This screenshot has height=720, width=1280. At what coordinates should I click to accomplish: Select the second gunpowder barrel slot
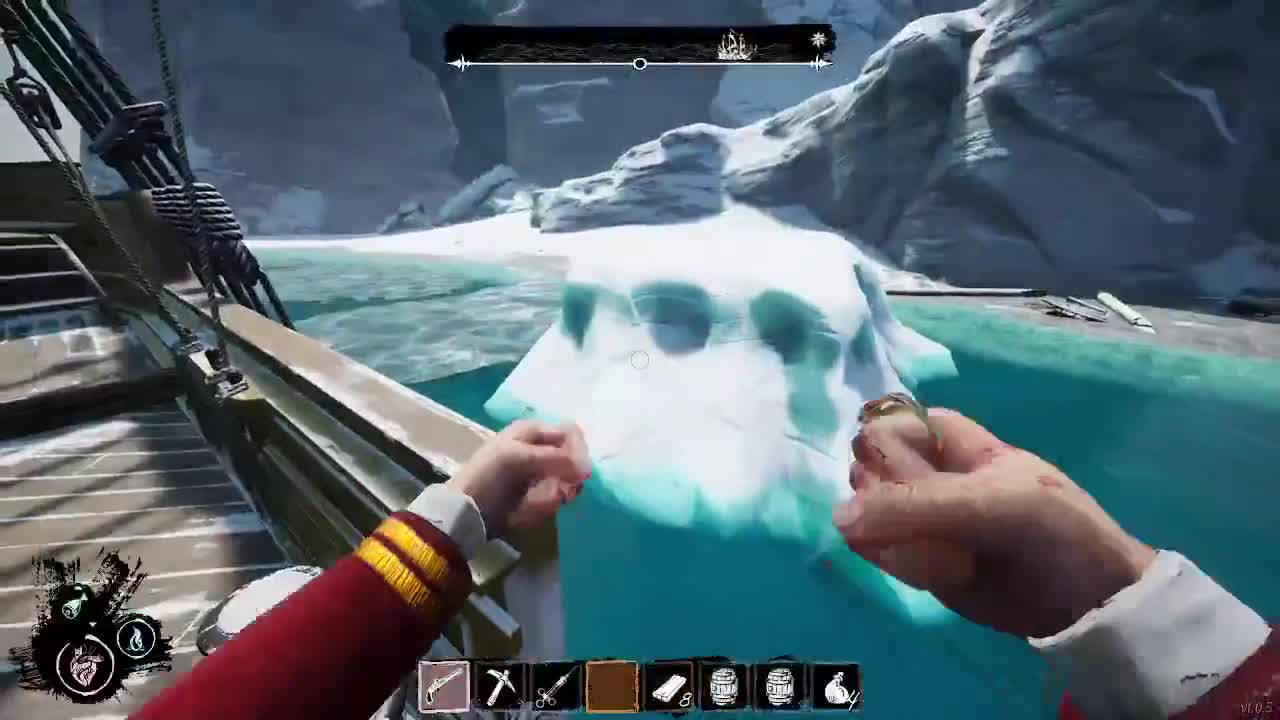pyautogui.click(x=780, y=683)
